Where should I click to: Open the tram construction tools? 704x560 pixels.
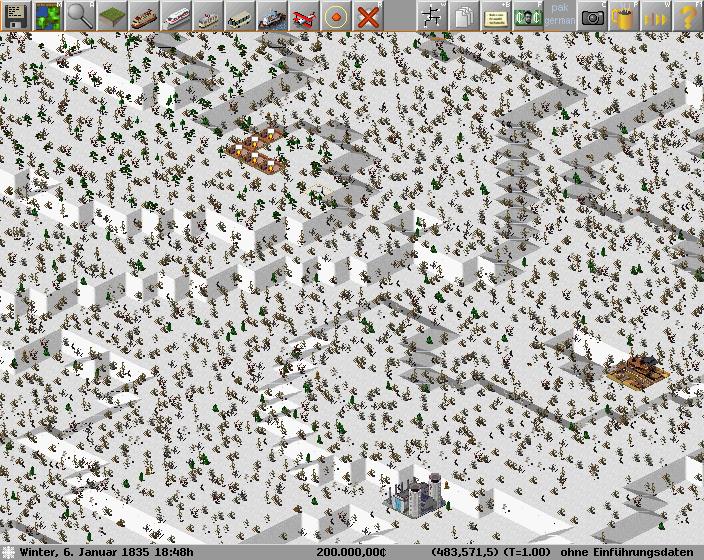207,15
